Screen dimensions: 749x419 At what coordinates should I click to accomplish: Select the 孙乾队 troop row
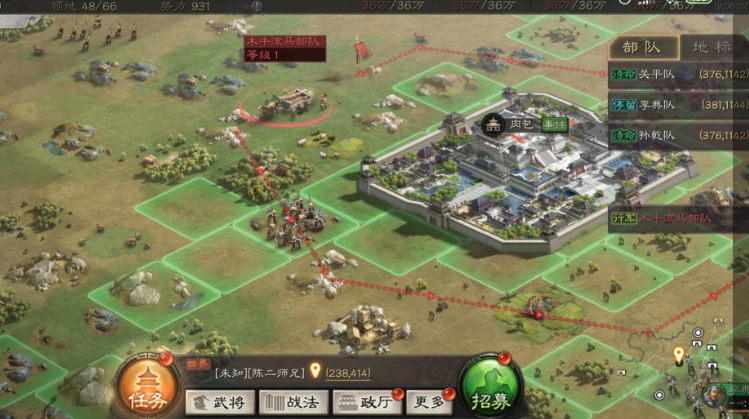[678, 135]
